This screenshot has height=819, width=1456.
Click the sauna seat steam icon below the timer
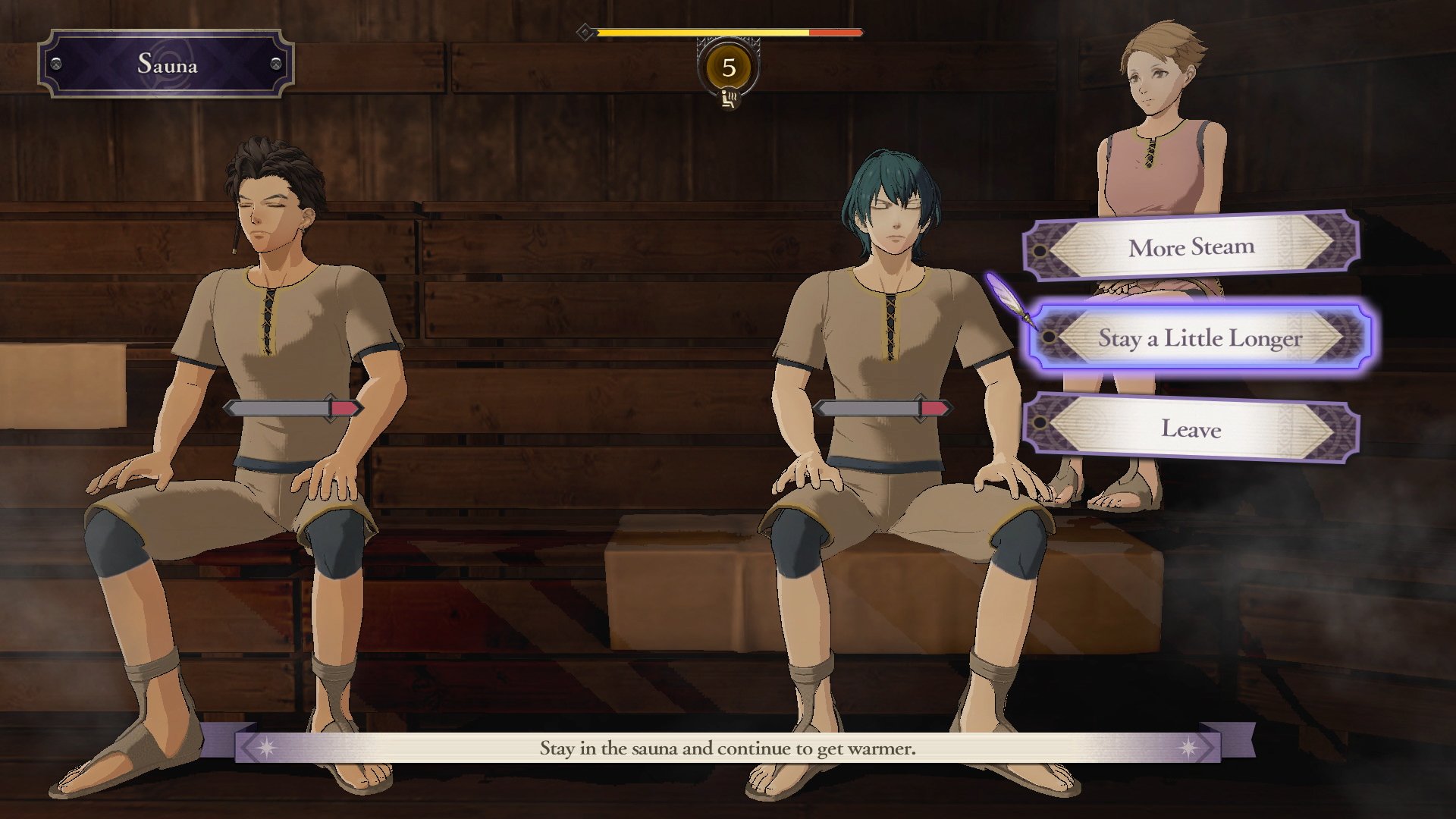tap(728, 100)
